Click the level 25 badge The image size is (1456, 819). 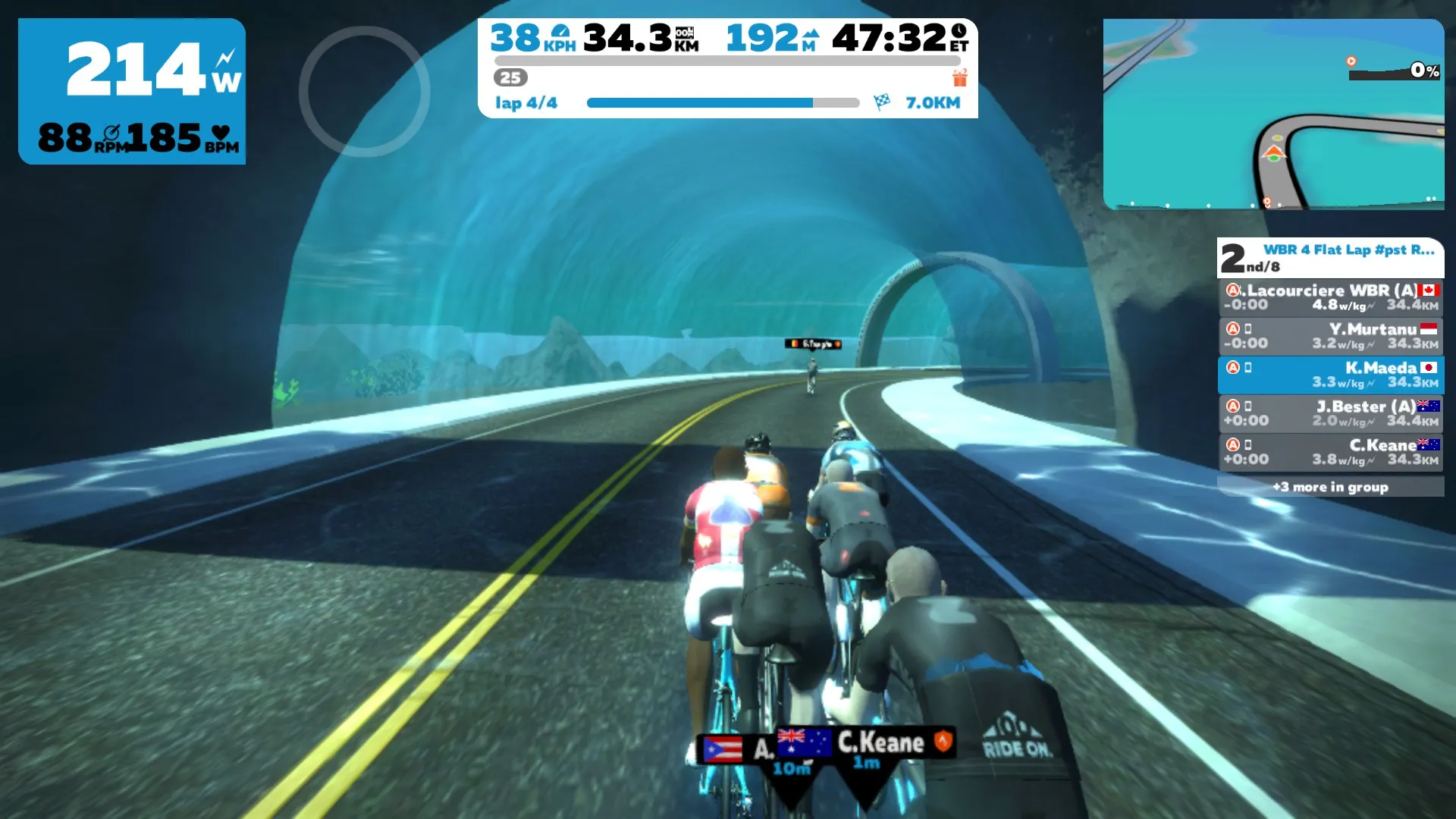pyautogui.click(x=510, y=77)
